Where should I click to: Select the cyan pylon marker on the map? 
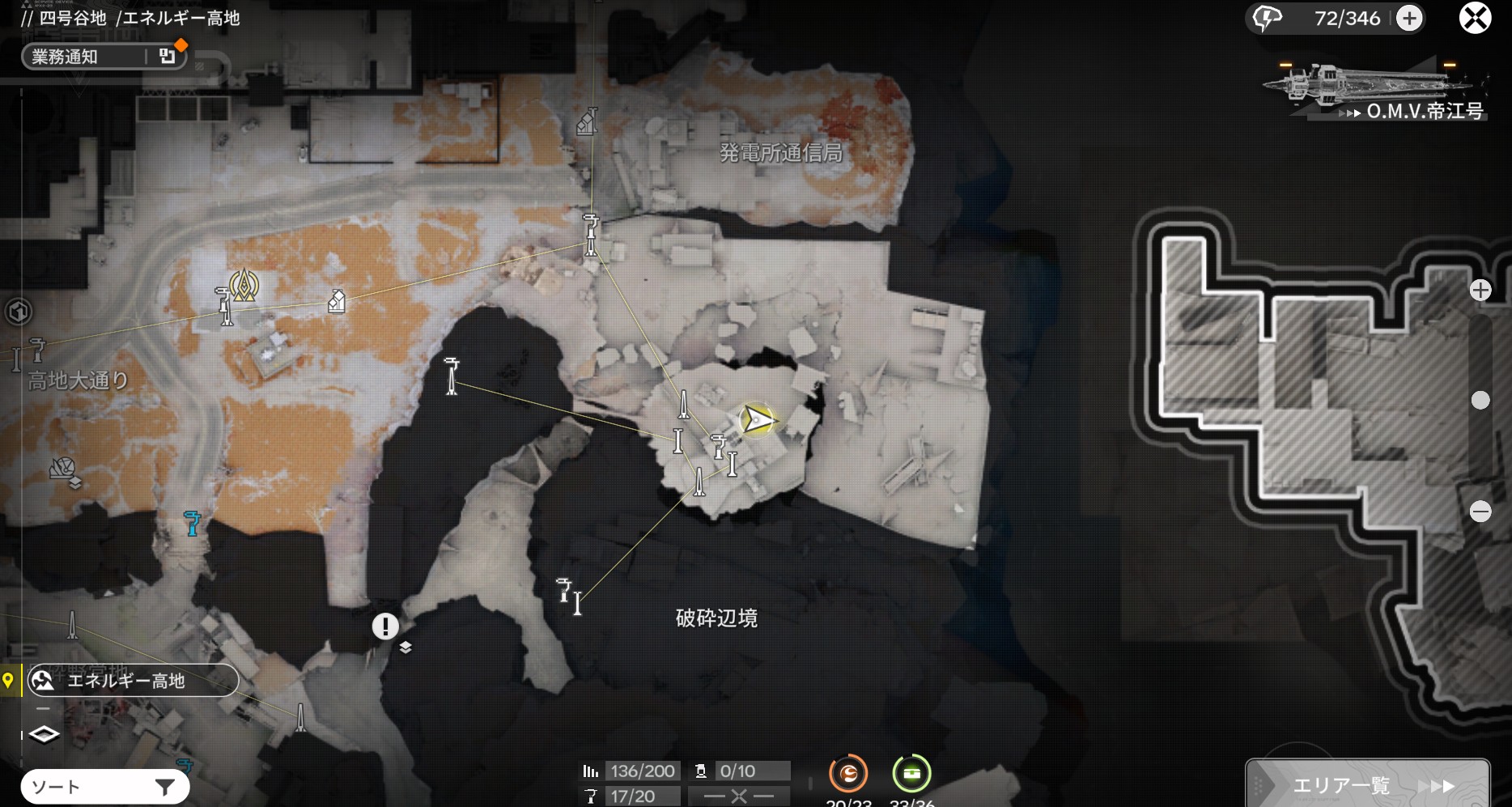click(x=192, y=523)
